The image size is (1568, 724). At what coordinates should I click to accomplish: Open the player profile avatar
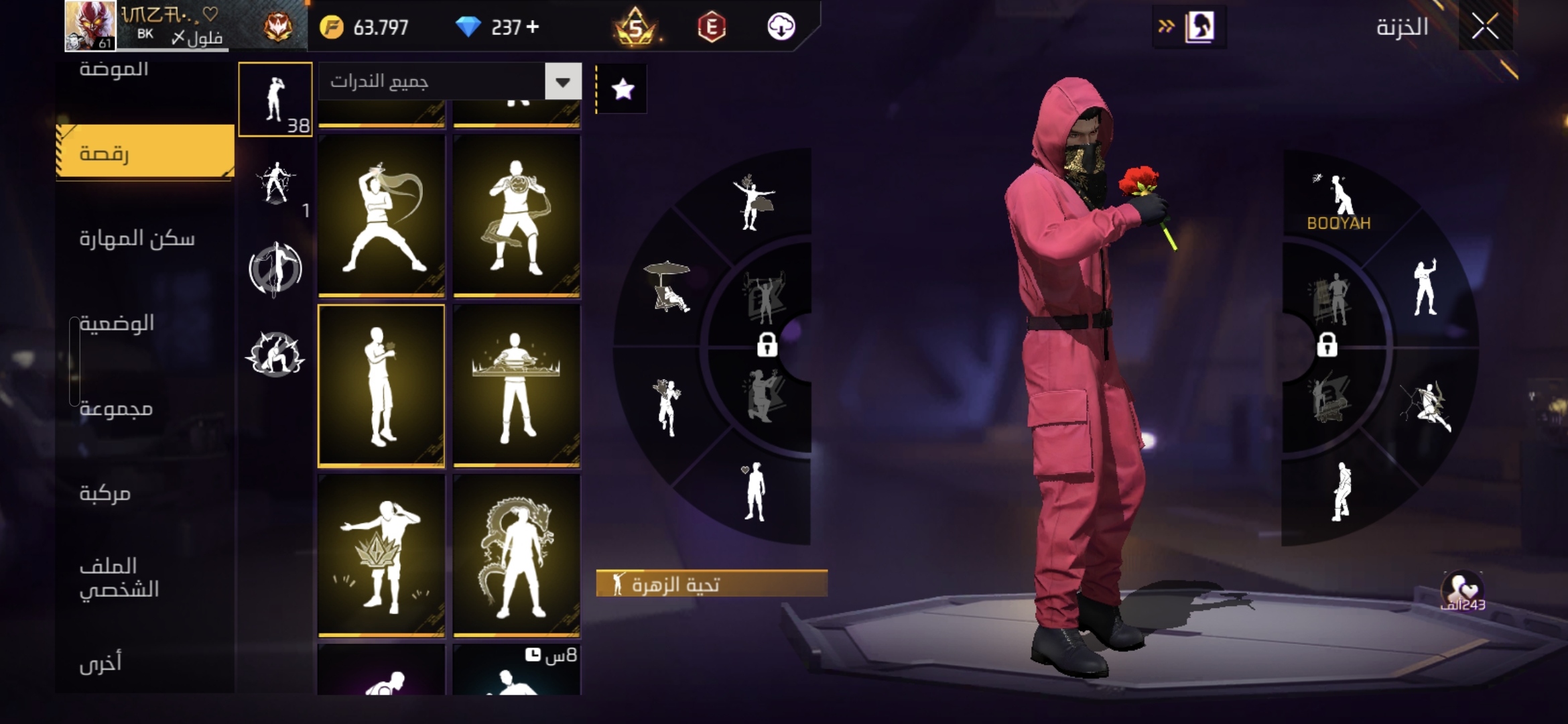pos(90,25)
